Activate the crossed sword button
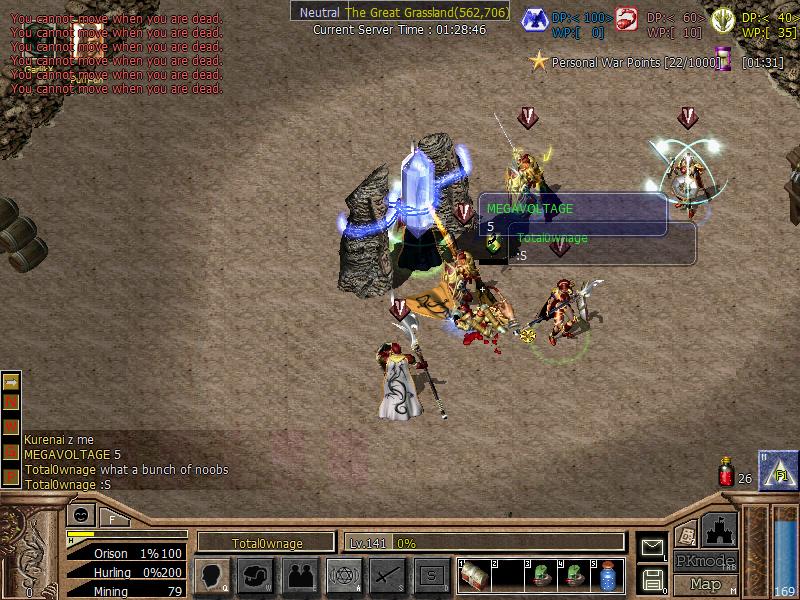 (387, 575)
